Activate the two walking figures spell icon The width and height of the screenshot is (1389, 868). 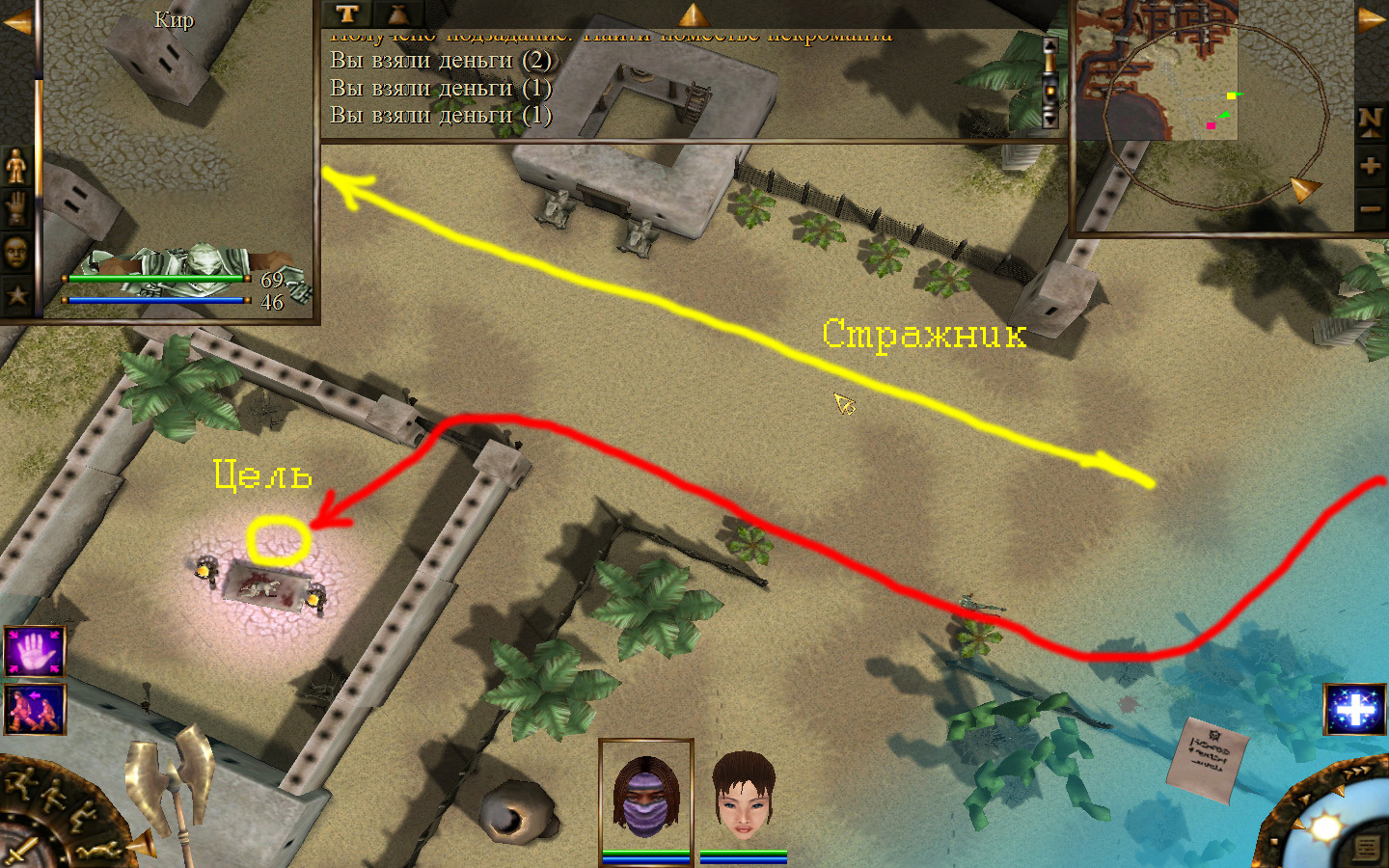(35, 709)
